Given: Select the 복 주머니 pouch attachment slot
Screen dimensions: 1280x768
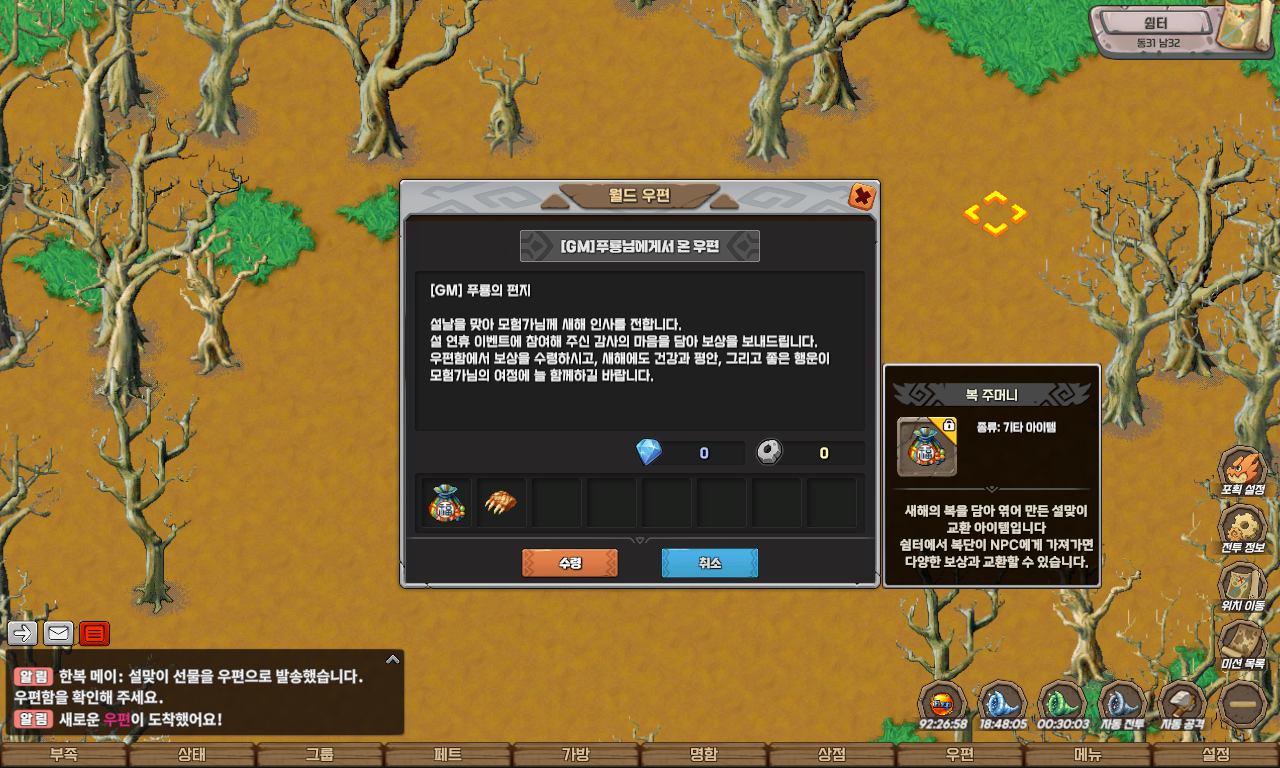Looking at the screenshot, I should 444,501.
